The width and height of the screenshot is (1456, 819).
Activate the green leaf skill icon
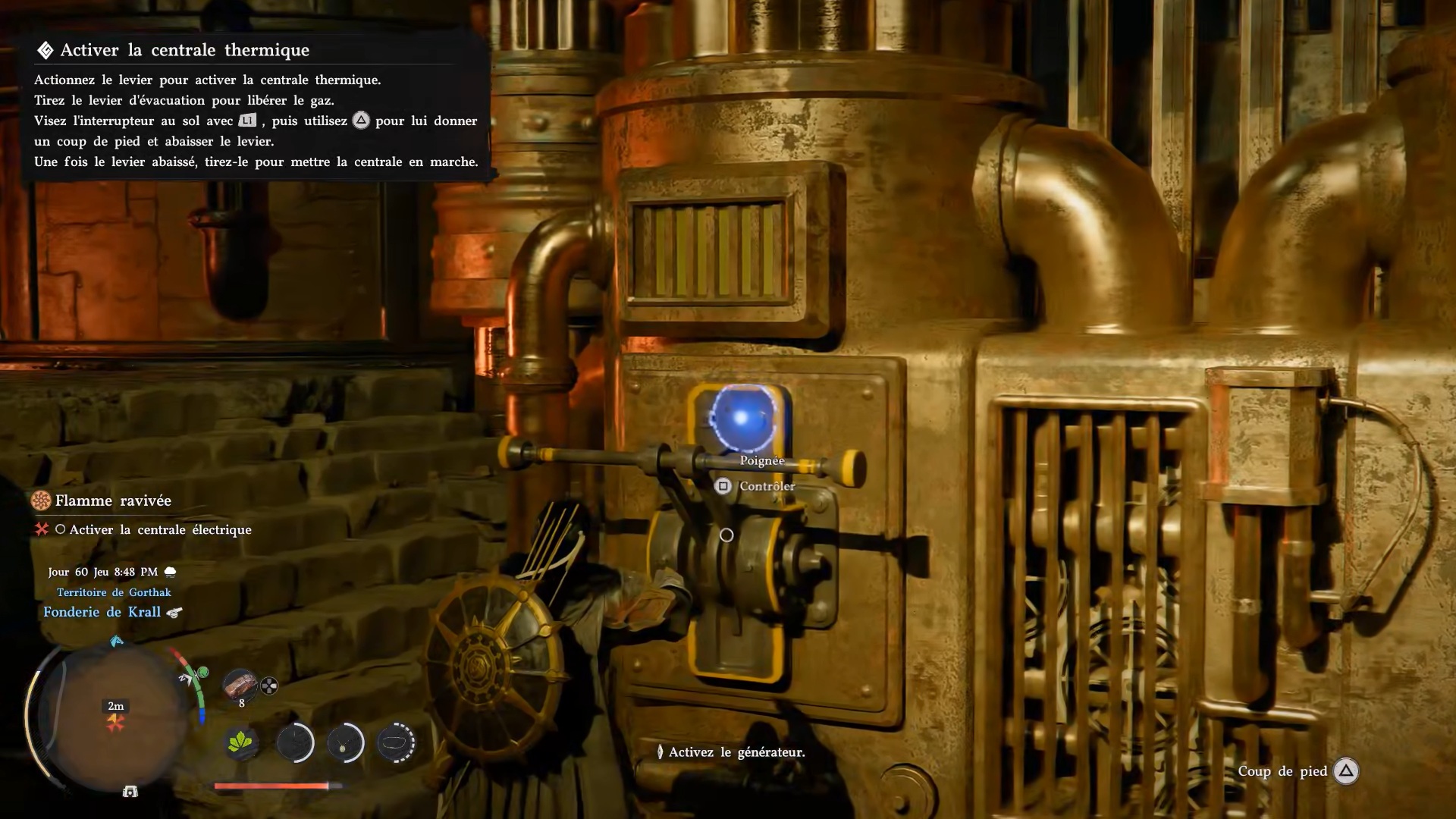[242, 743]
